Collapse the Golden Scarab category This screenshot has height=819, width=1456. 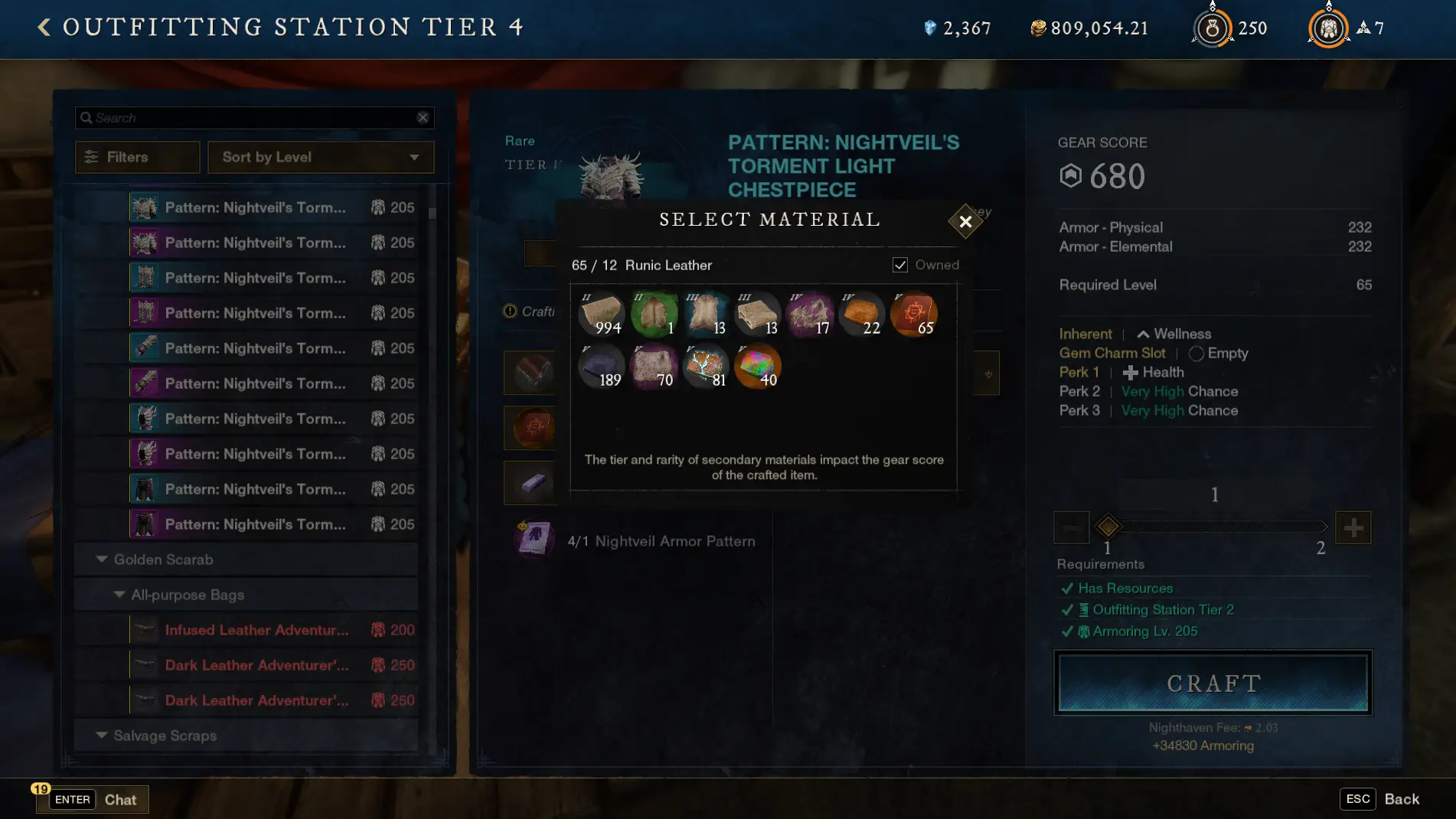tap(102, 560)
